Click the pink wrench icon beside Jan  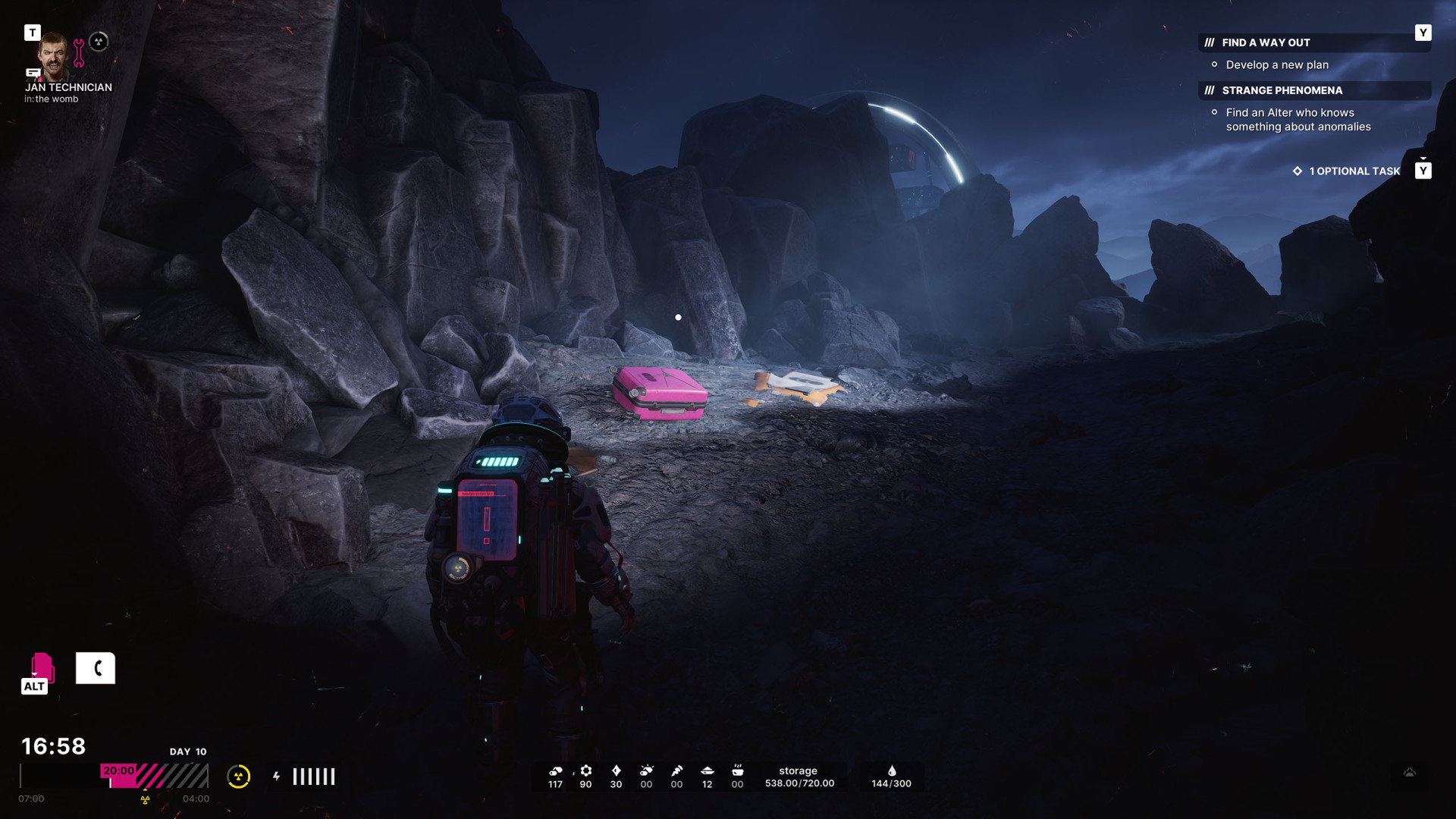click(79, 52)
